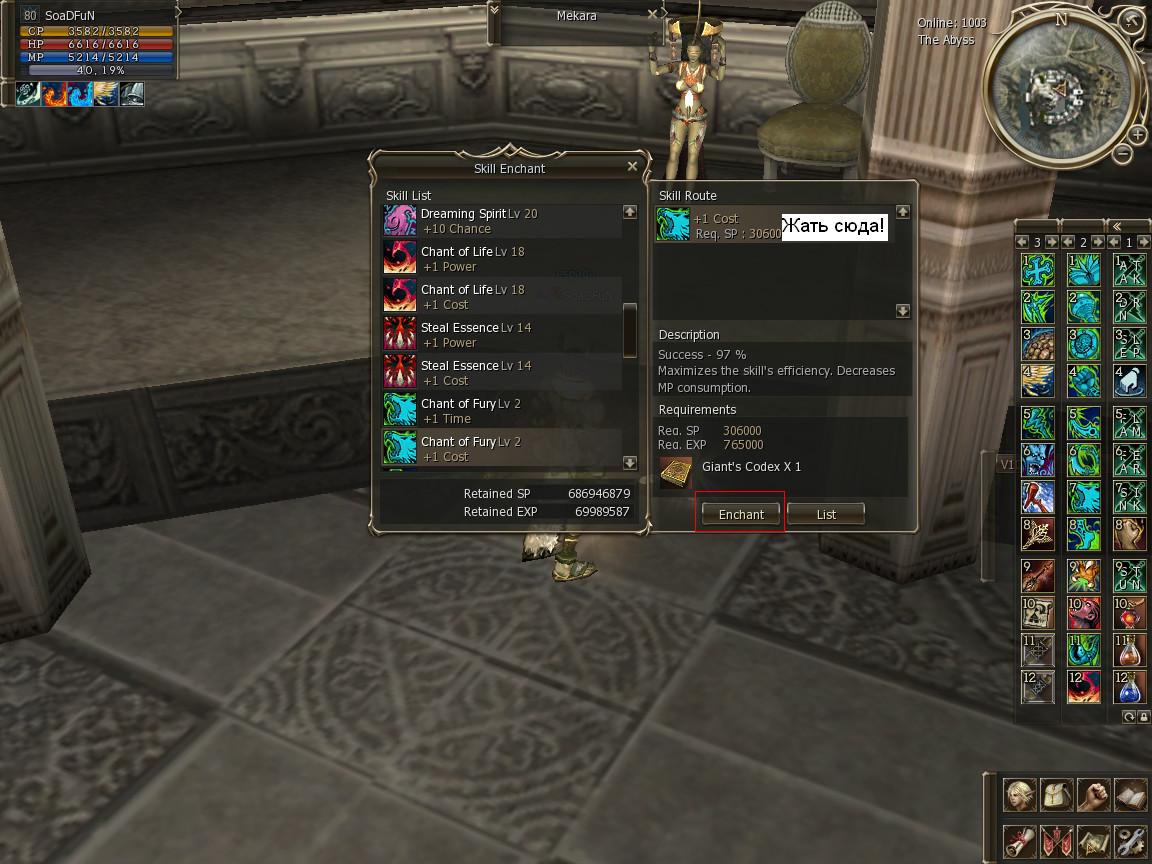Image resolution: width=1152 pixels, height=864 pixels.
Task: Open character status via elf portrait icon
Action: point(1021,796)
